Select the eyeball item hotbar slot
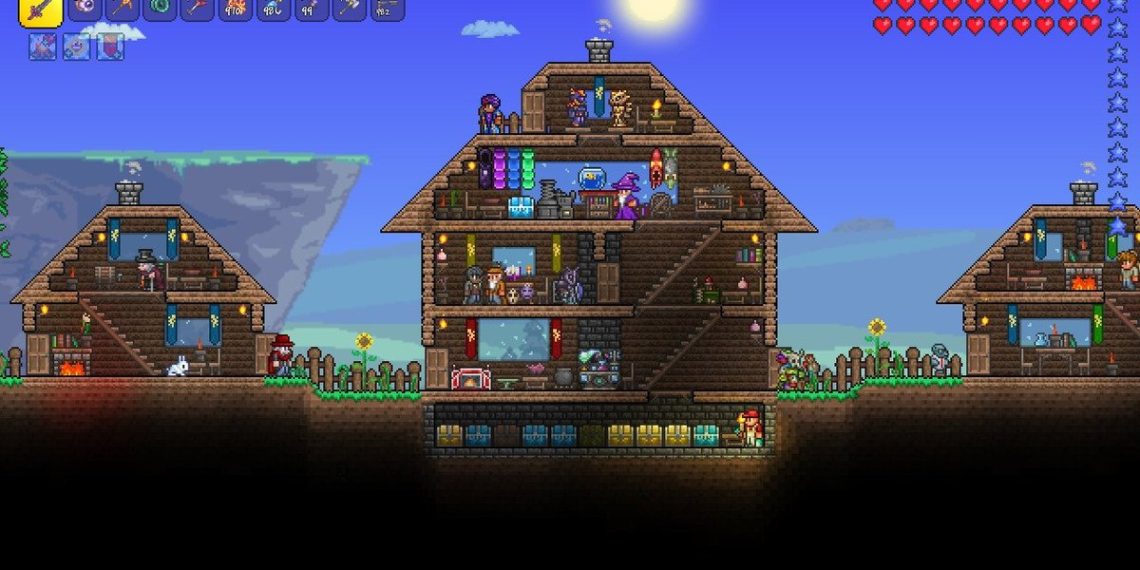The width and height of the screenshot is (1140, 570). pyautogui.click(x=84, y=8)
